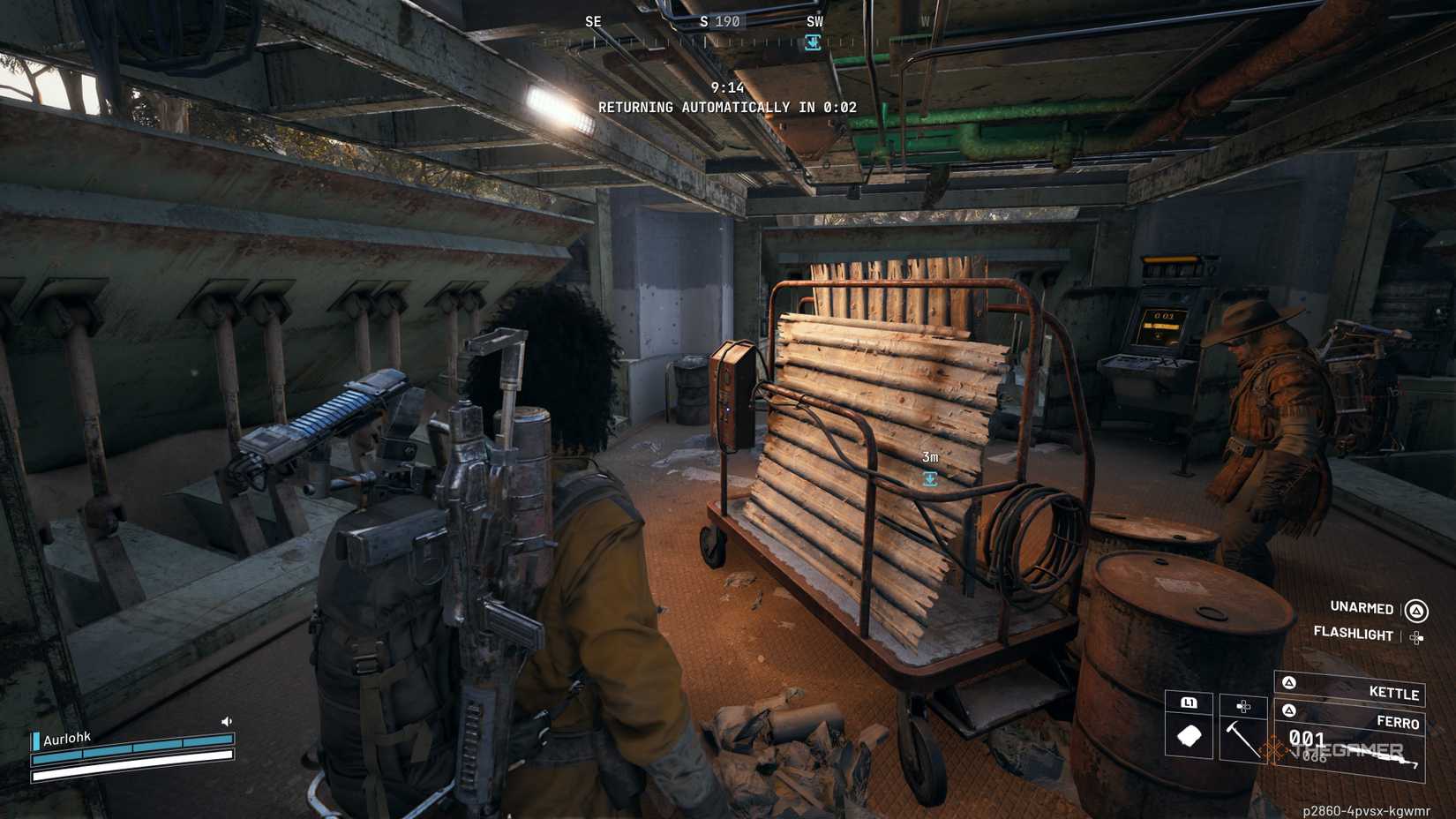
Task: Click the triangle button icon beside KETTLE
Action: coord(1289,683)
